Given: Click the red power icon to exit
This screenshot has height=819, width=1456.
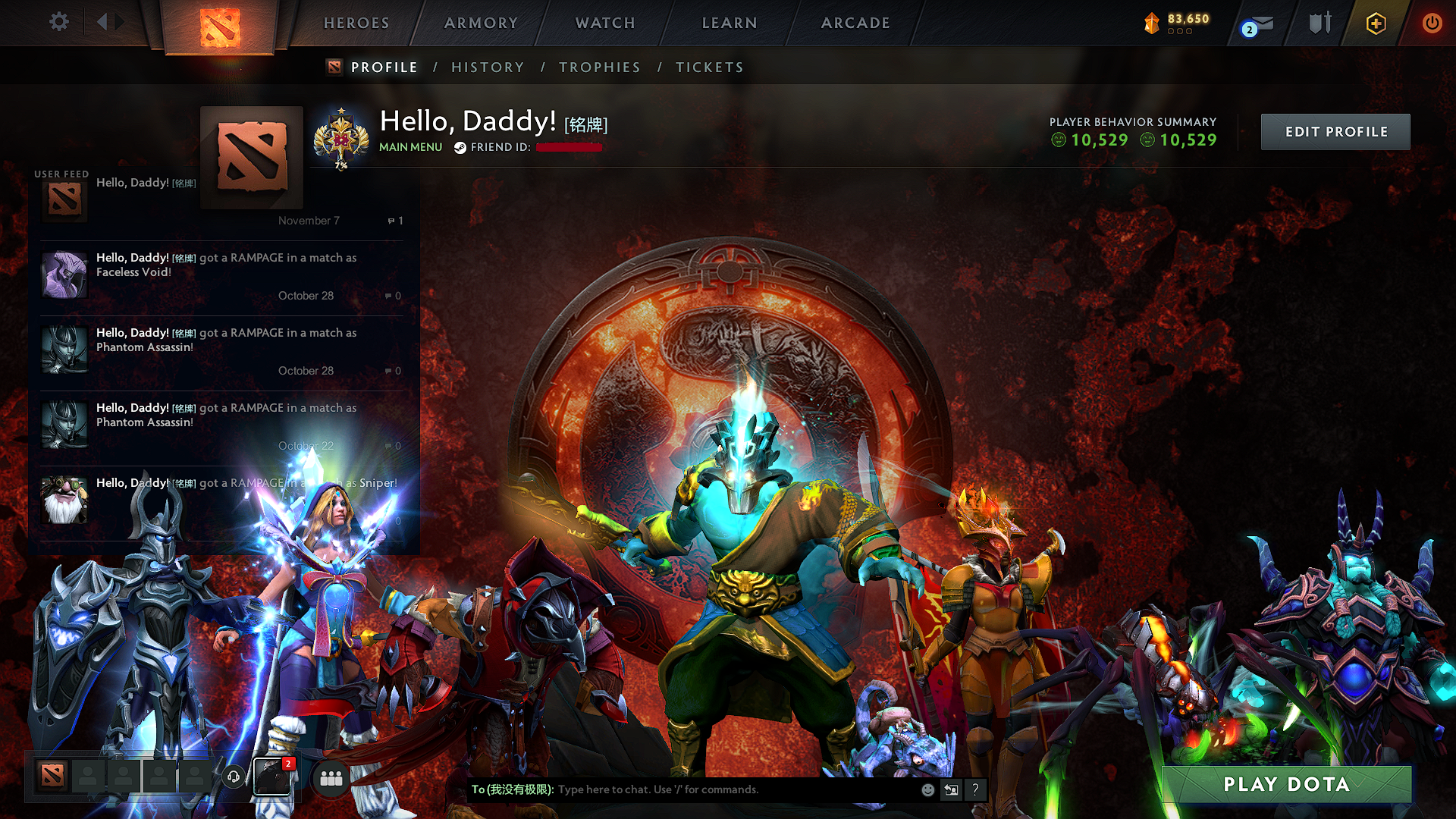Looking at the screenshot, I should 1432,23.
